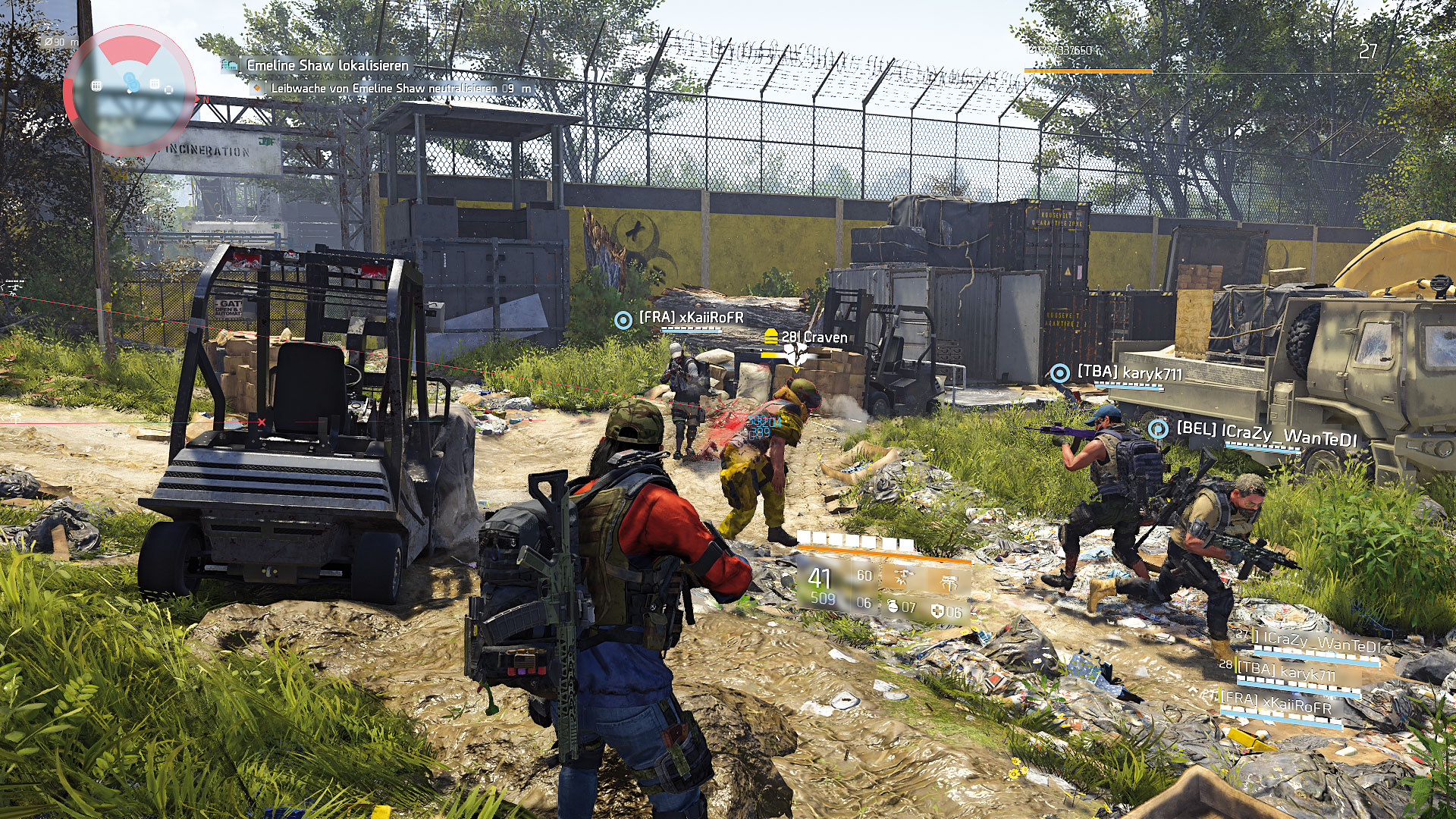Use the armor kit shield icon

click(x=937, y=611)
